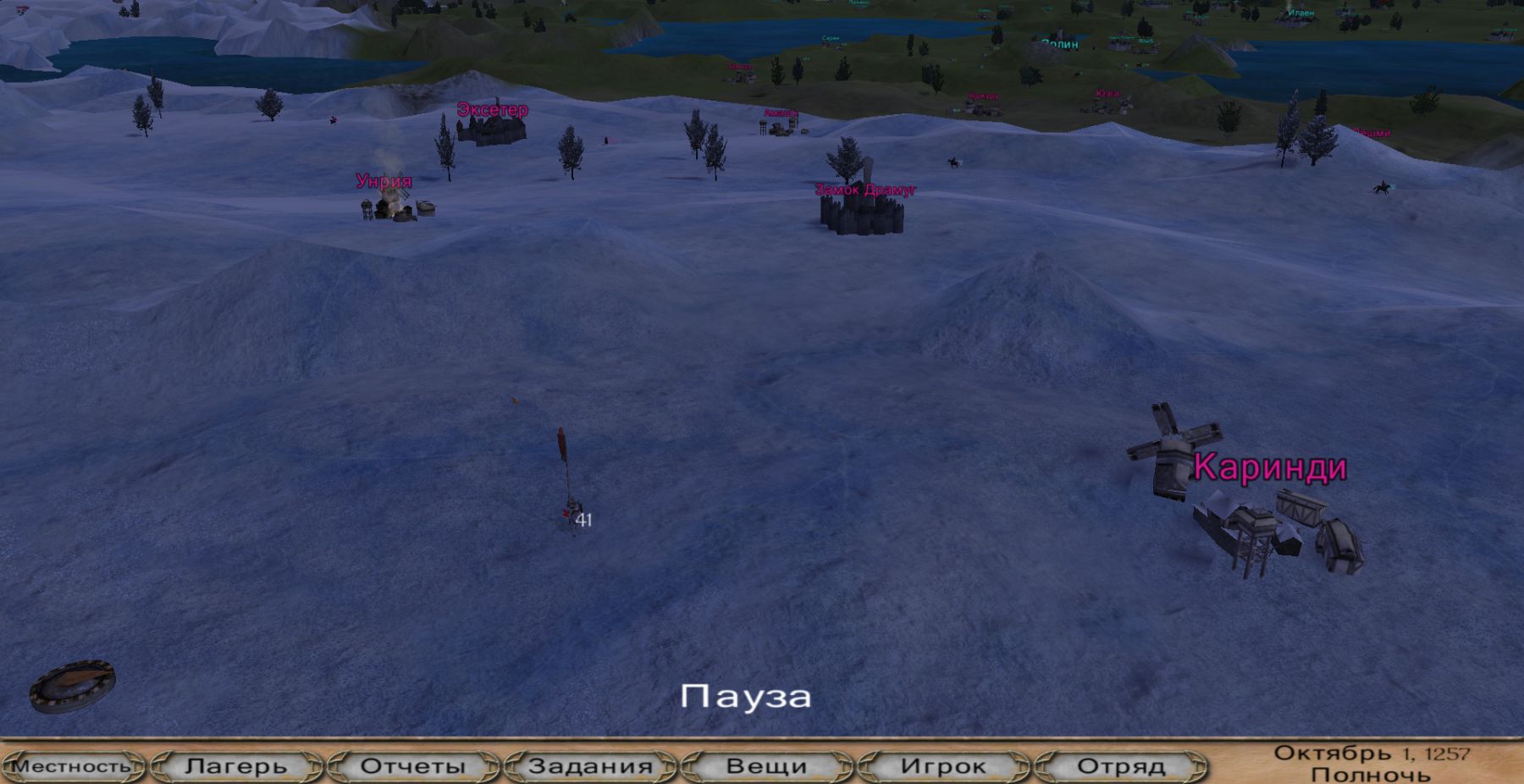View the Задания quests log
This screenshot has width=1524, height=784.
pyautogui.click(x=590, y=766)
